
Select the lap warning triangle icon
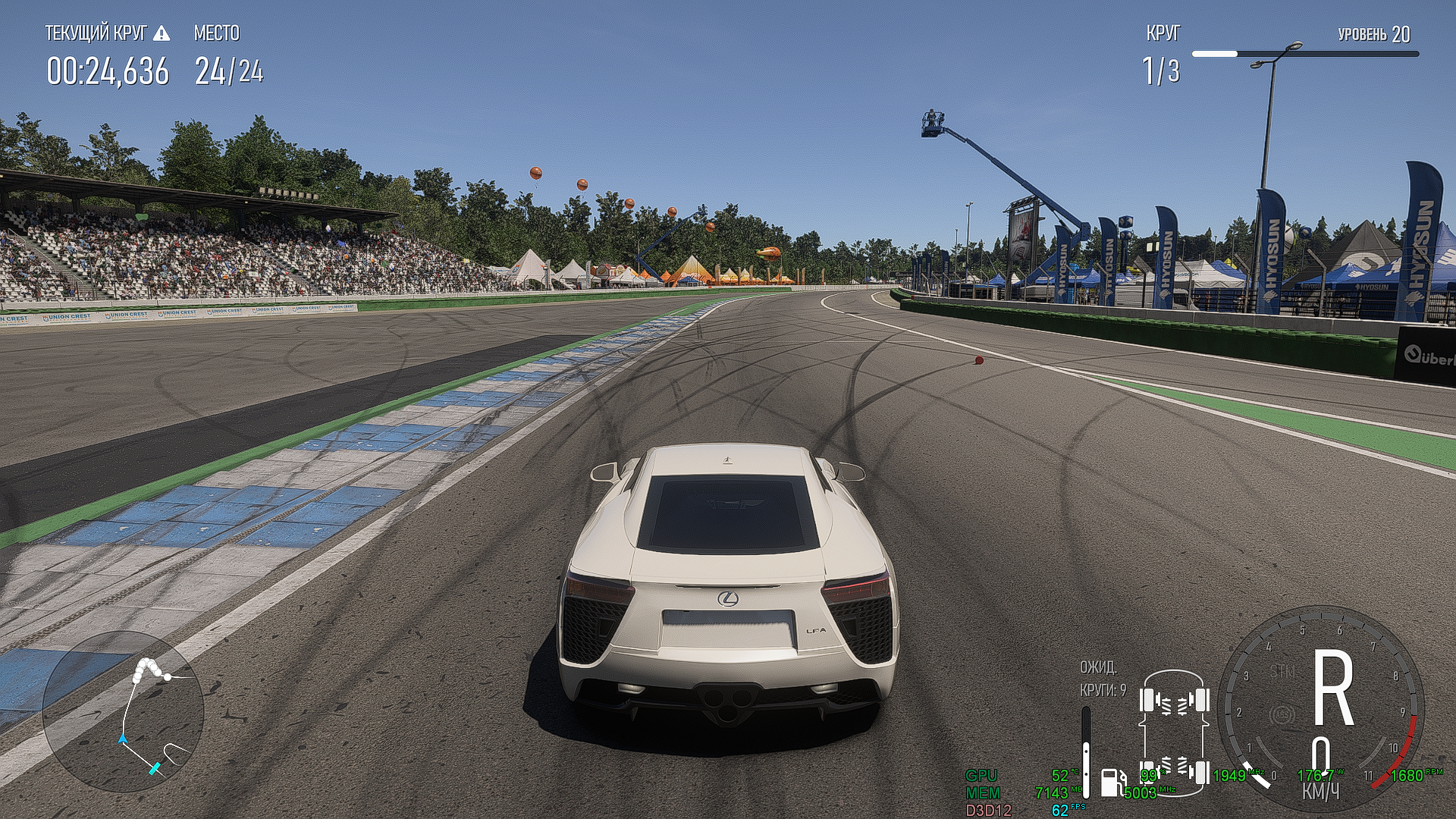click(162, 33)
